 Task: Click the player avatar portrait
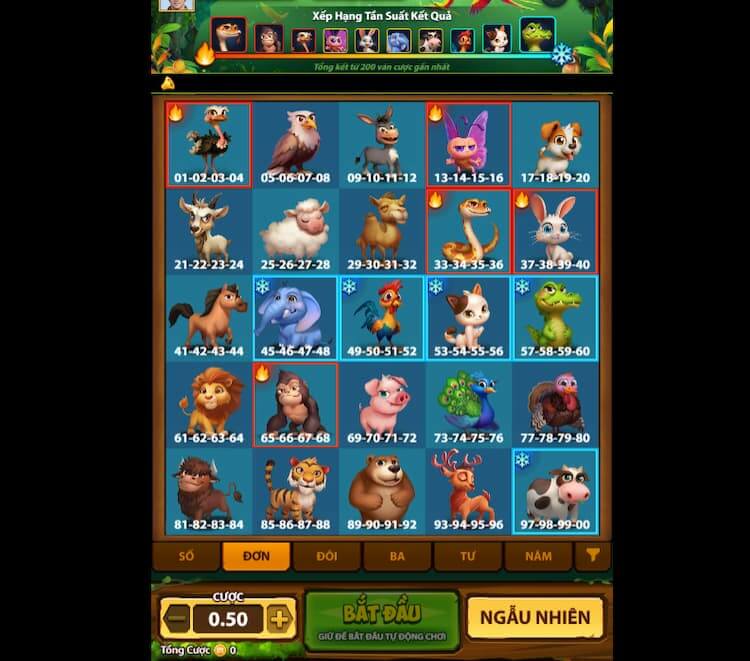coord(177,5)
